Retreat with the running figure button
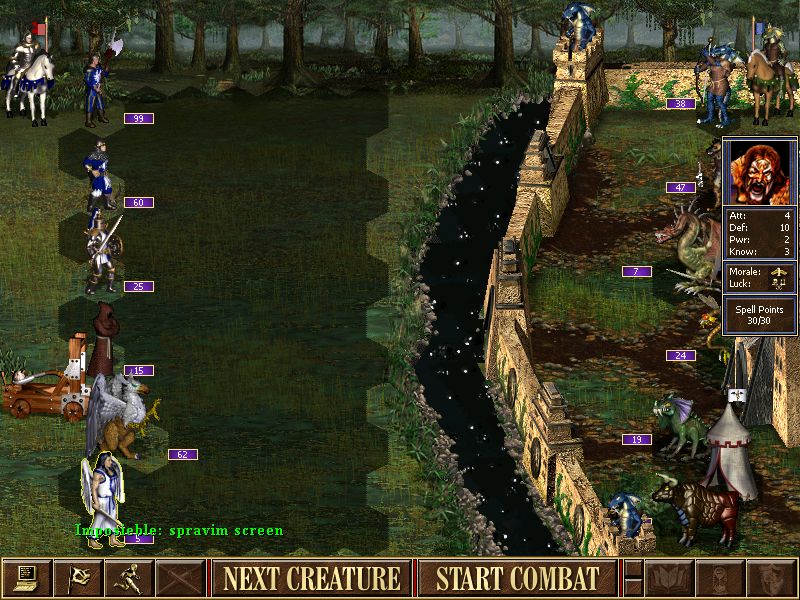This screenshot has width=800, height=600. [x=129, y=578]
